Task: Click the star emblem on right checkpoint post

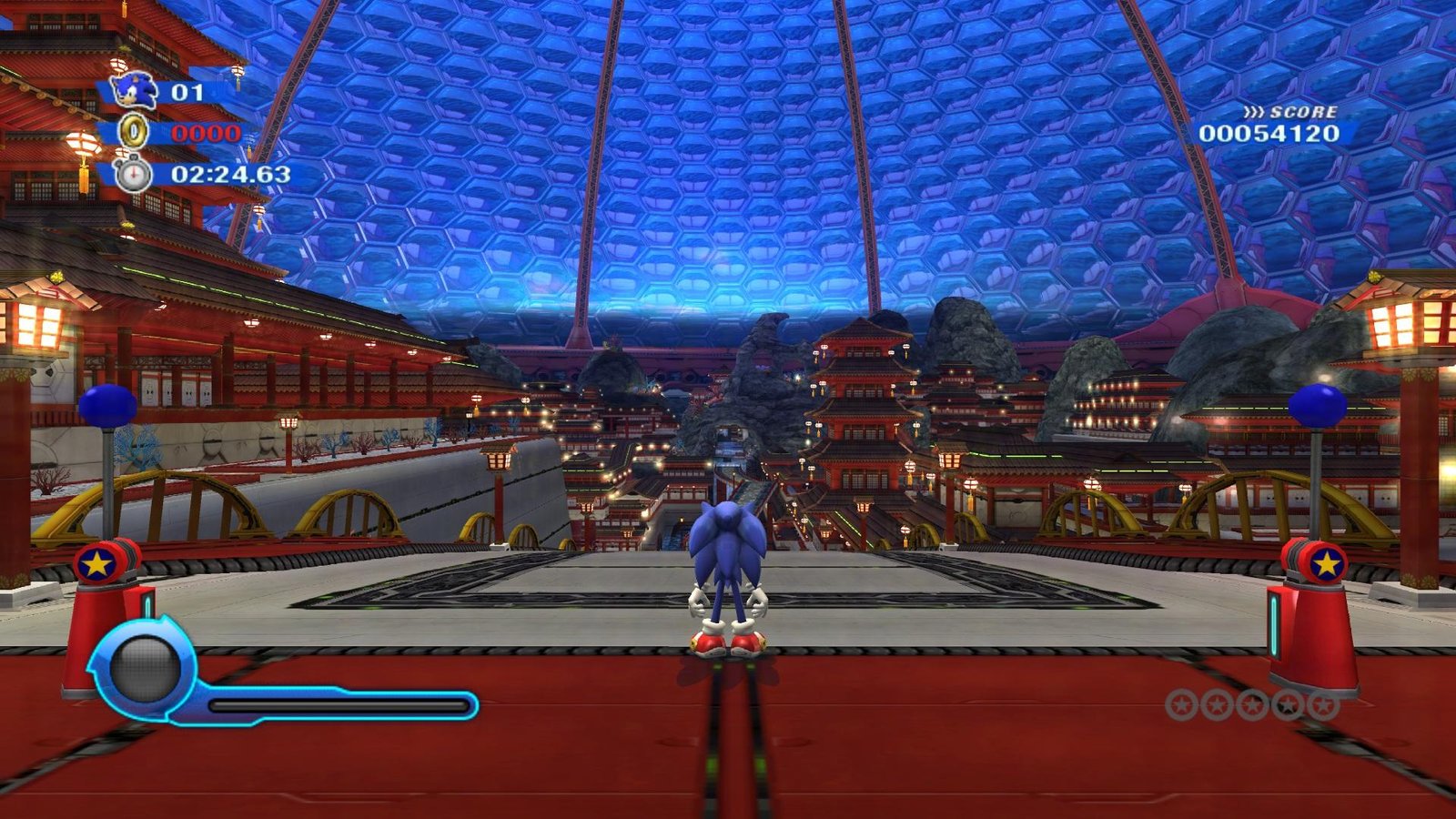Action: coord(1326,563)
